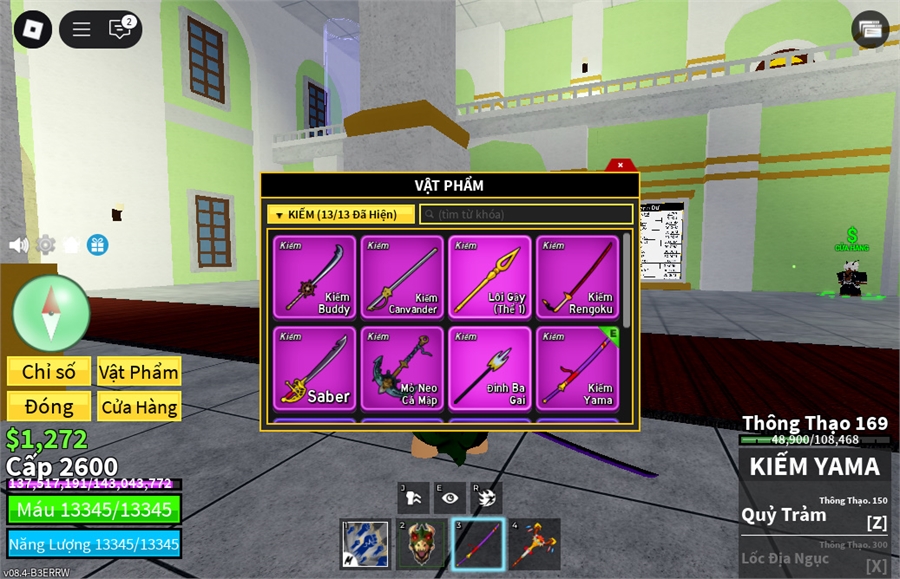Select the Đinh Ba Gai trident
The image size is (900, 579).
490,368
